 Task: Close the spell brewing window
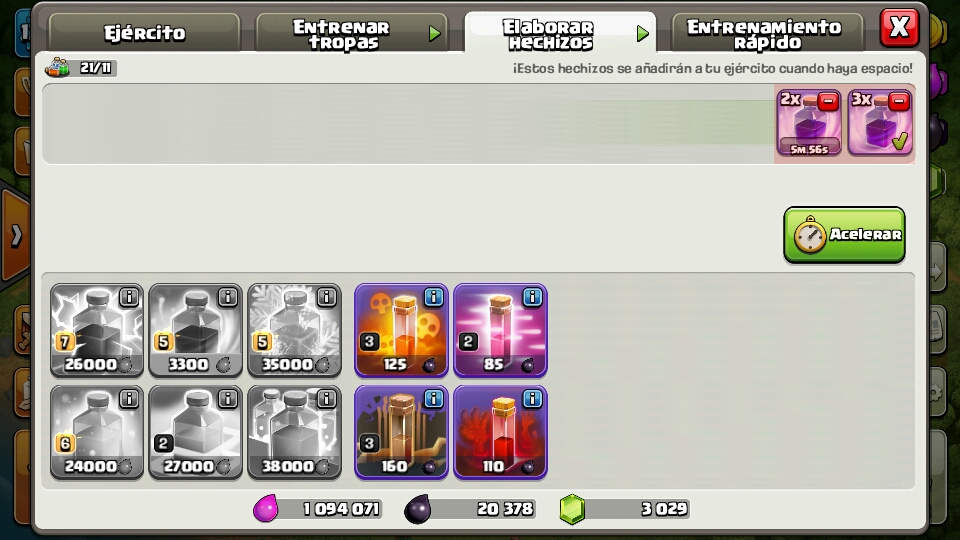point(898,27)
